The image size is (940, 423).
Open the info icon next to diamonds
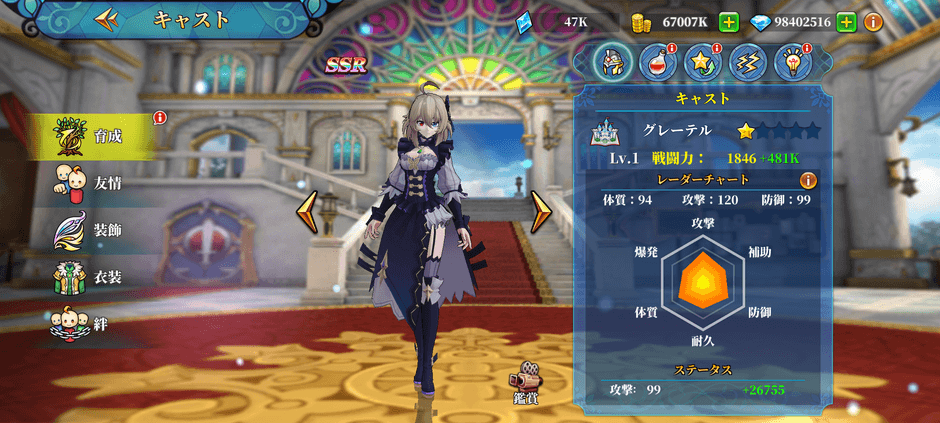873,22
